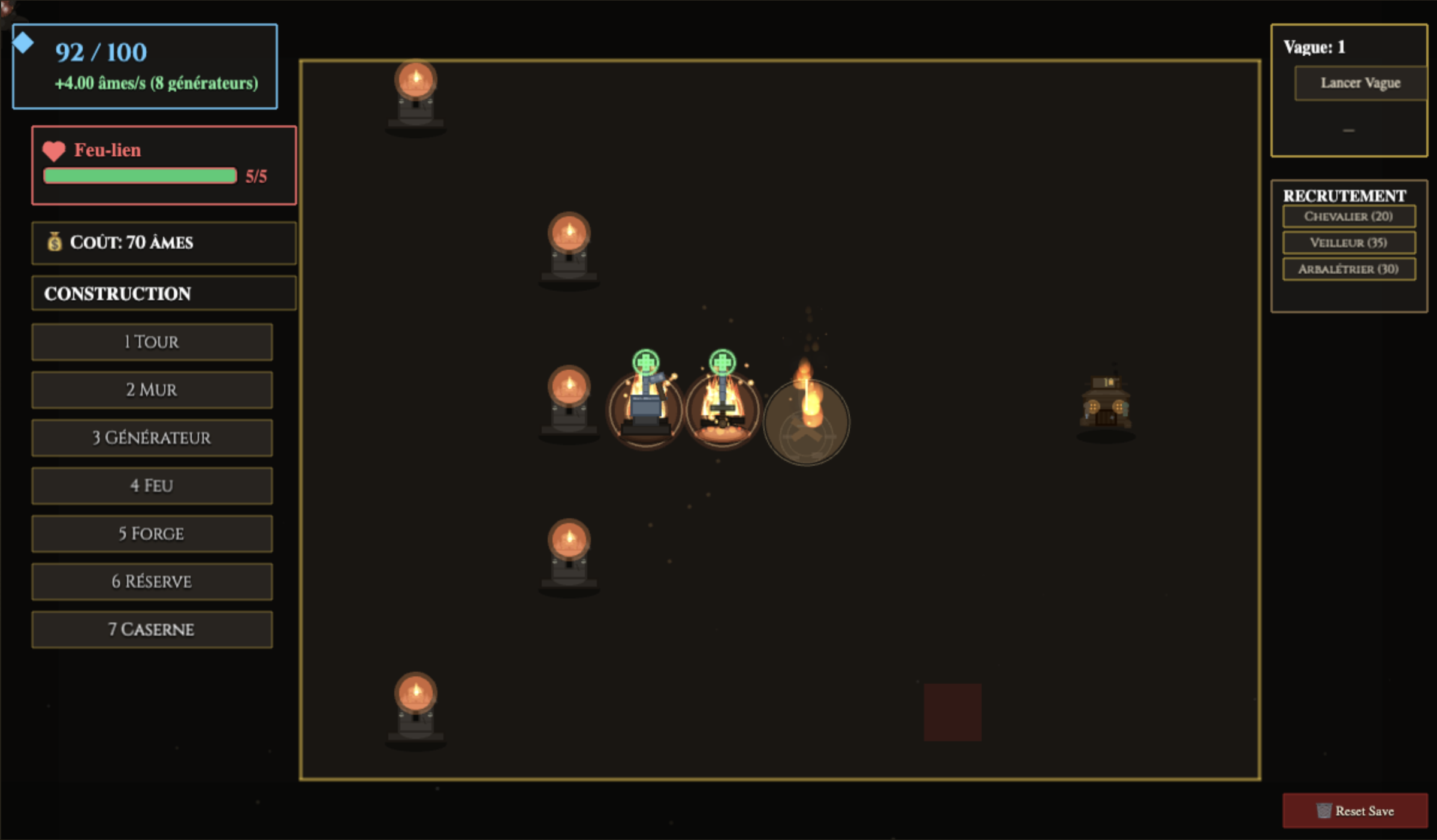Image resolution: width=1437 pixels, height=840 pixels.
Task: Select the 7 Caserne construction option
Action: tap(152, 629)
